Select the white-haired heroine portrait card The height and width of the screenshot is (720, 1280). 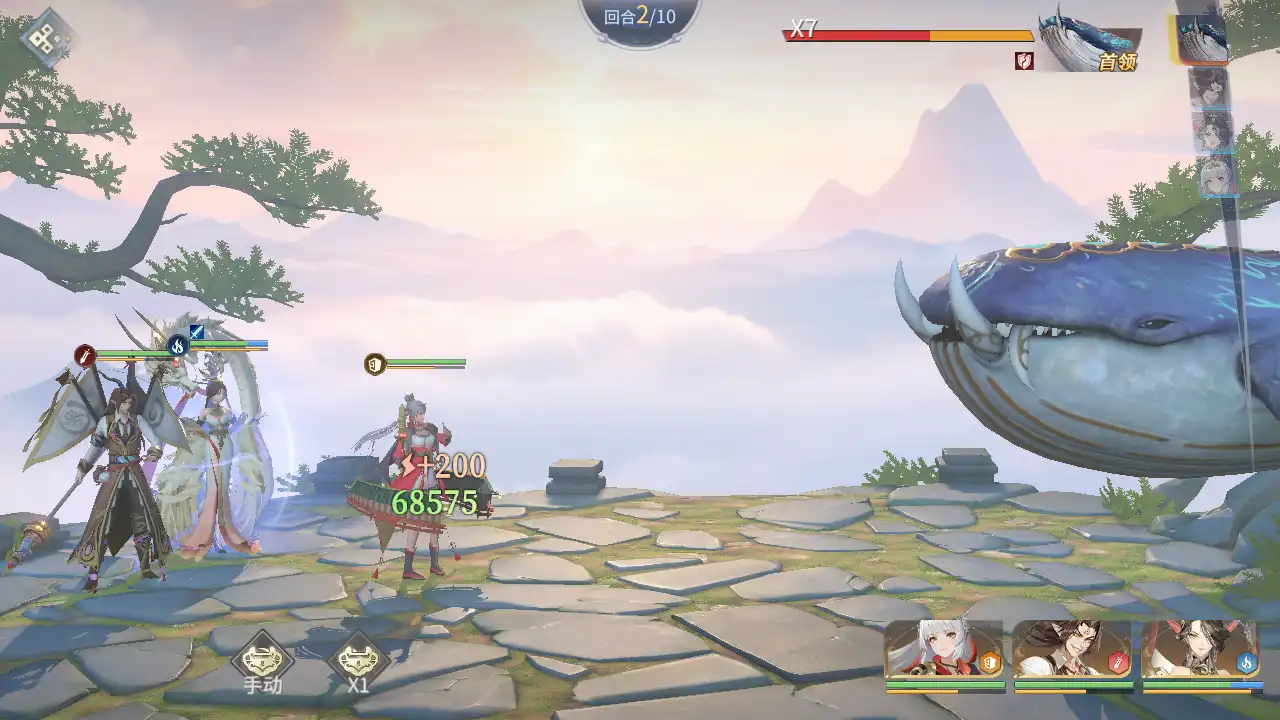coord(943,650)
